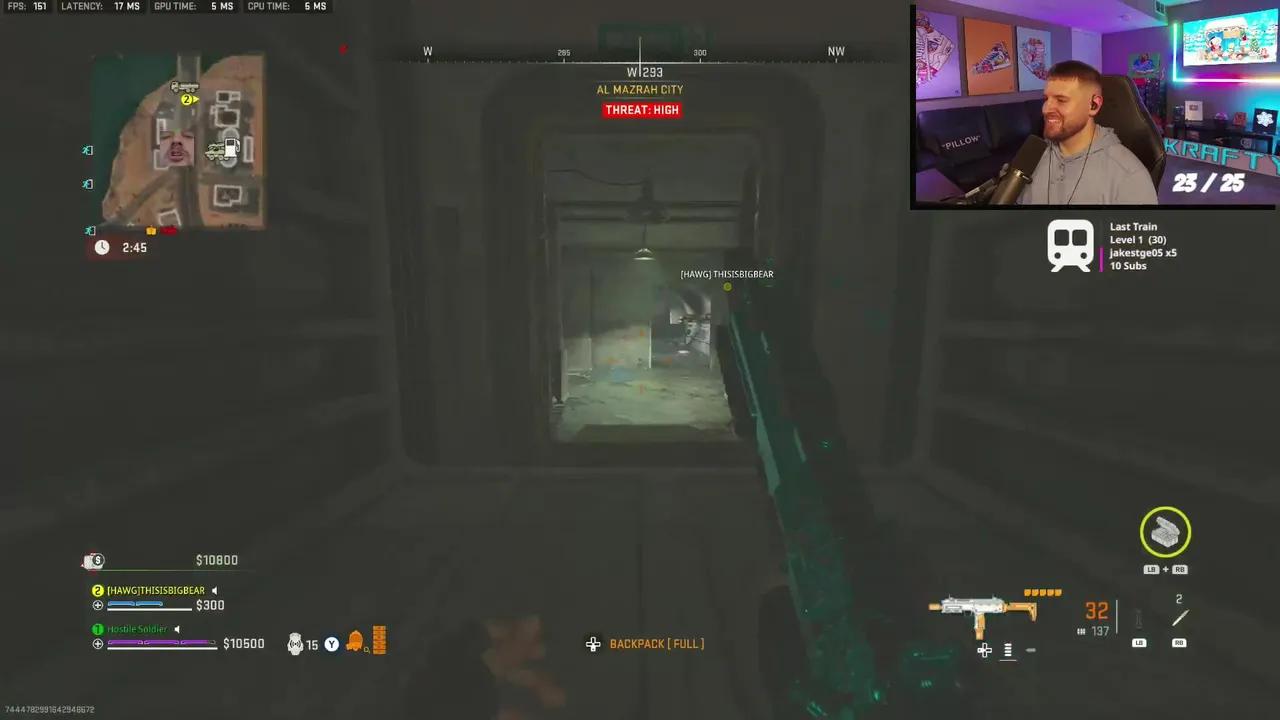Viewport: 1280px width, 720px height.
Task: Toggle the crosshair reticle indicator
Action: tap(984, 650)
